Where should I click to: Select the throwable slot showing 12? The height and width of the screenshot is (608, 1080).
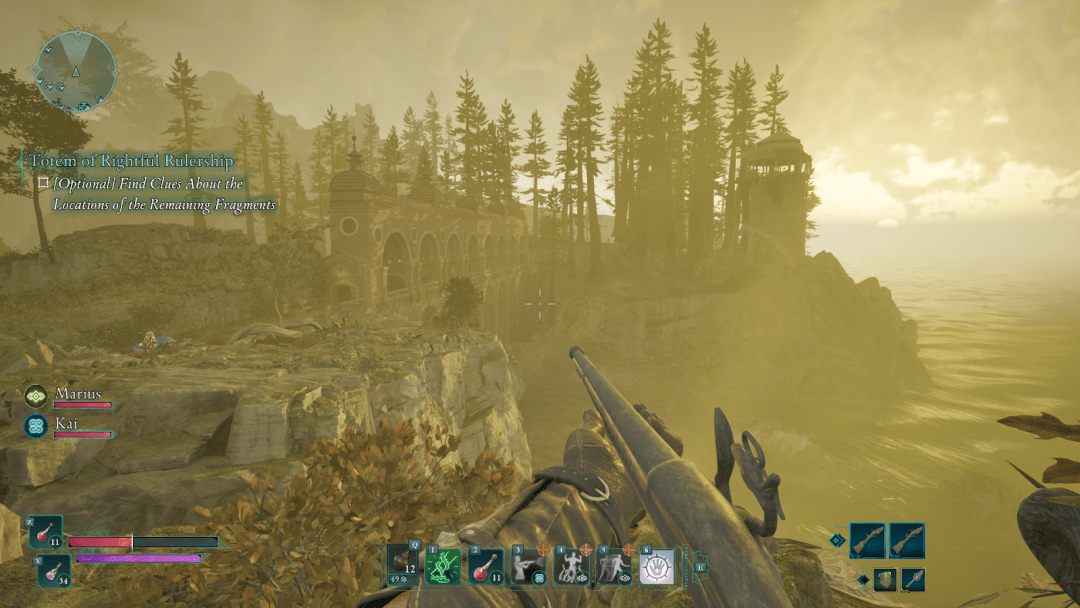pos(403,566)
